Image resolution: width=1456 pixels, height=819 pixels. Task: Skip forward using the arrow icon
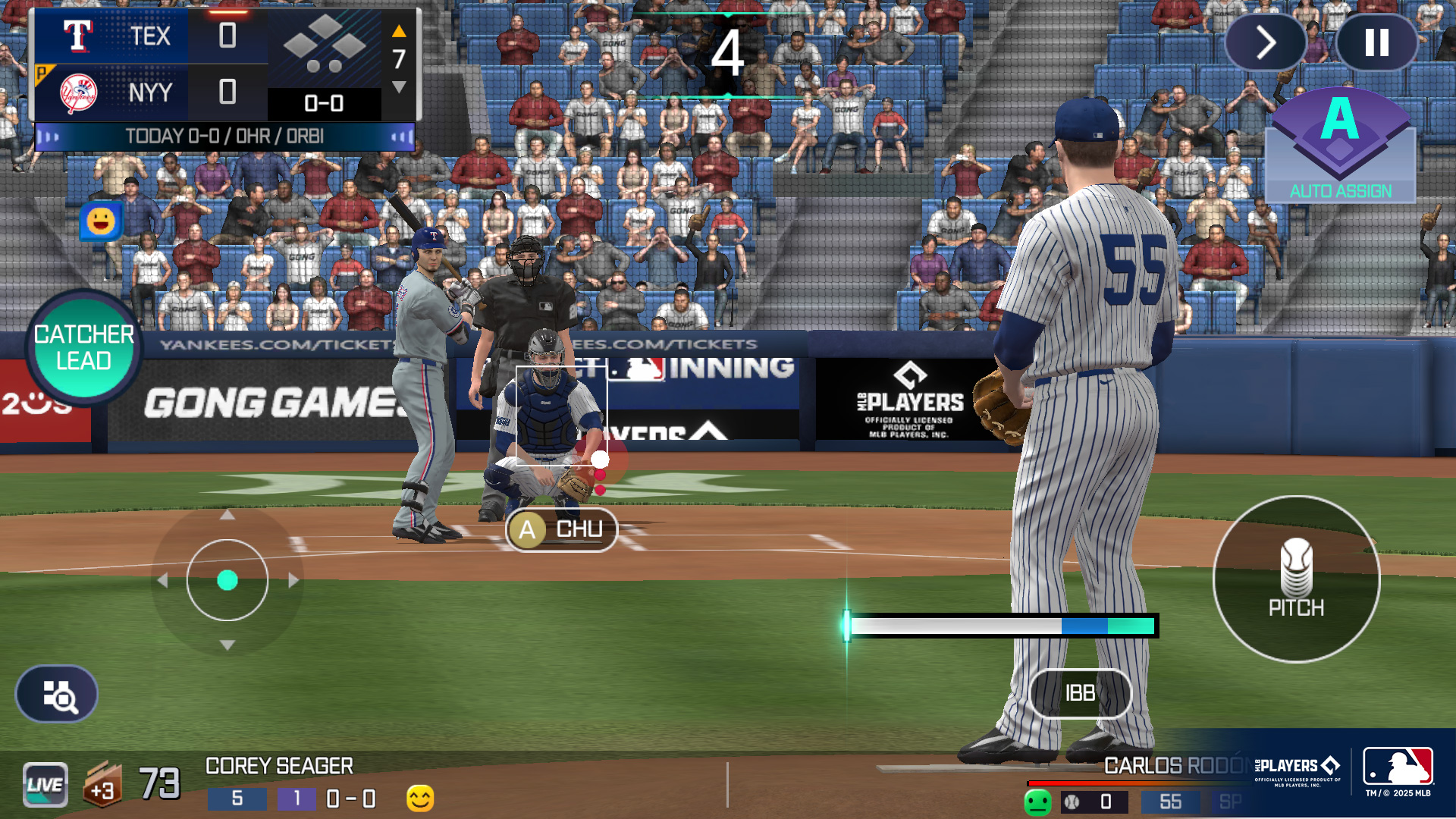click(1265, 42)
